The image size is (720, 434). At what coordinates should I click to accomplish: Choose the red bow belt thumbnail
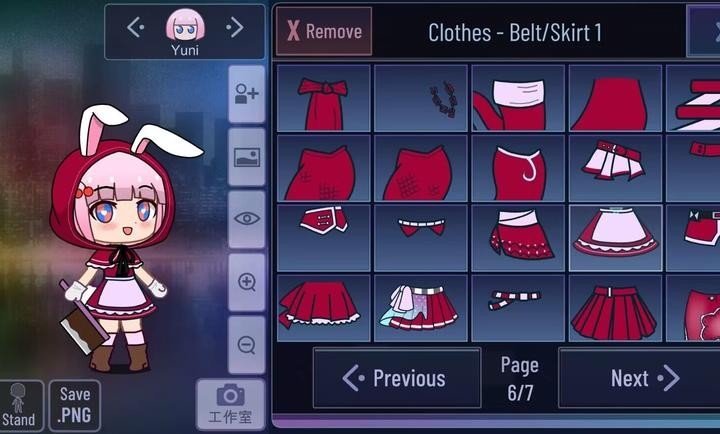click(323, 98)
